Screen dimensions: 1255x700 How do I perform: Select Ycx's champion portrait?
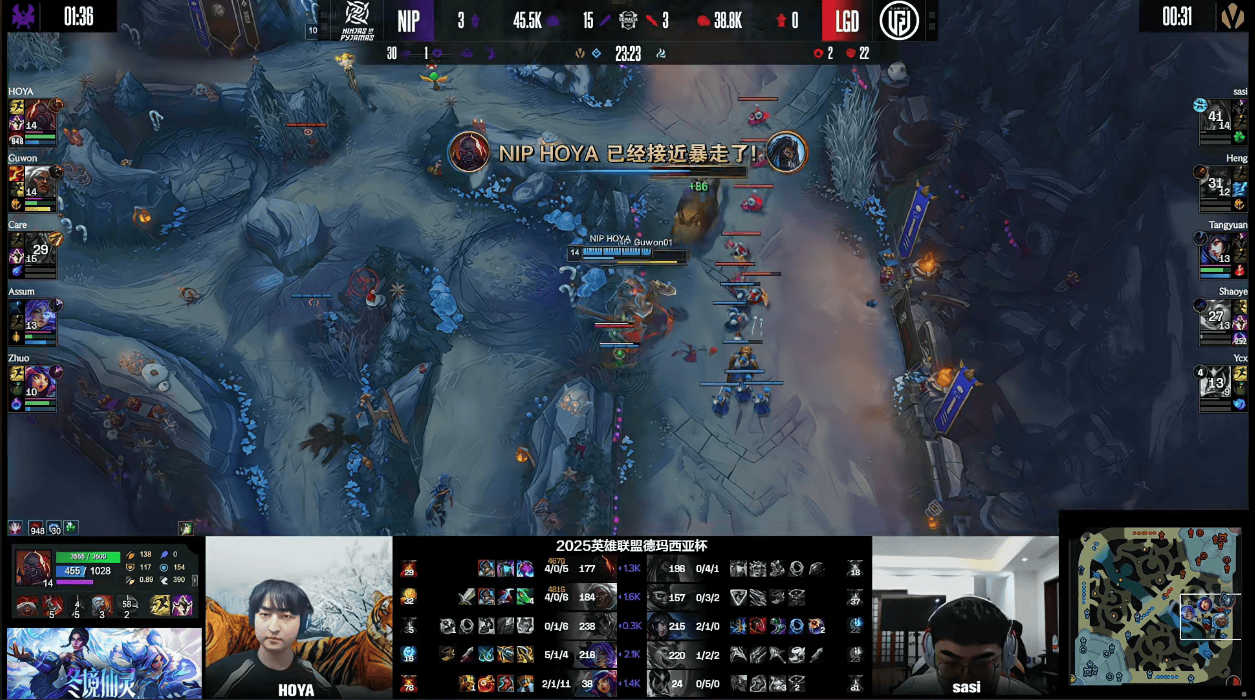tap(1213, 381)
